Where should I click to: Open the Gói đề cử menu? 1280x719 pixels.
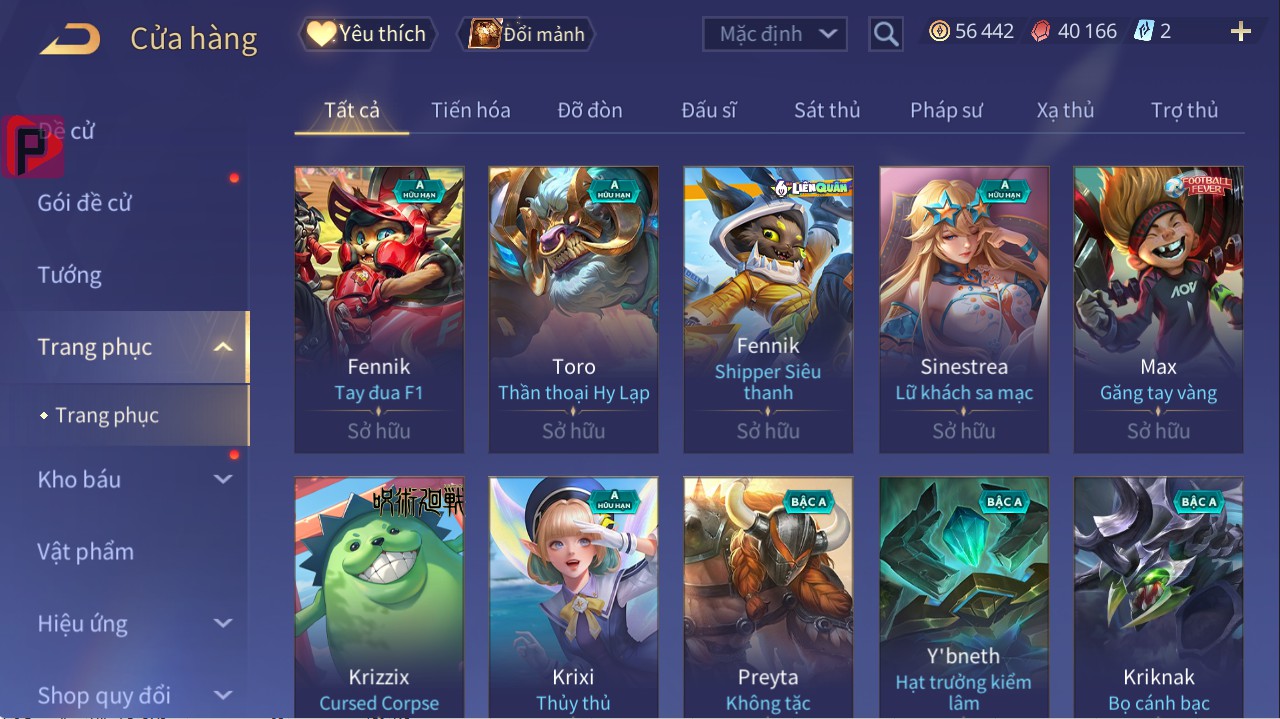pyautogui.click(x=85, y=203)
